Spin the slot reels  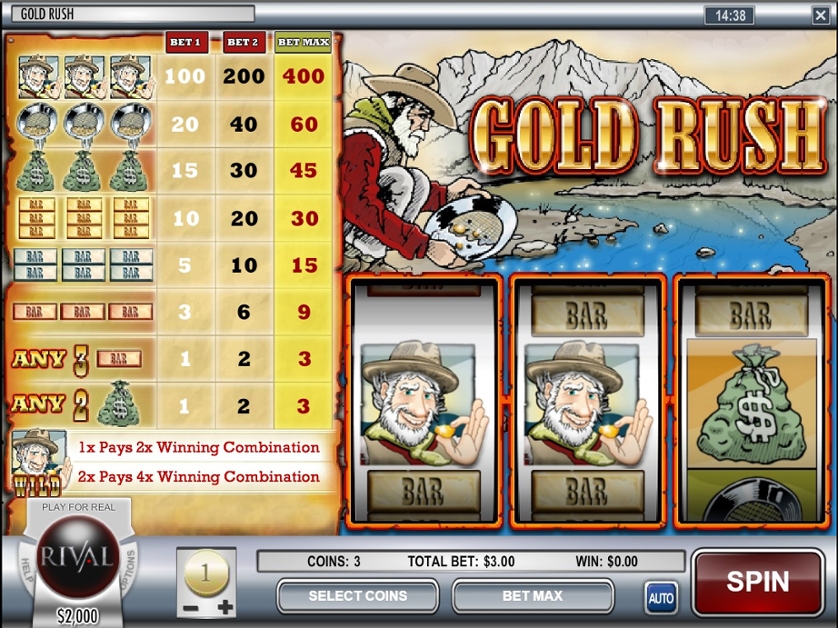[x=757, y=582]
